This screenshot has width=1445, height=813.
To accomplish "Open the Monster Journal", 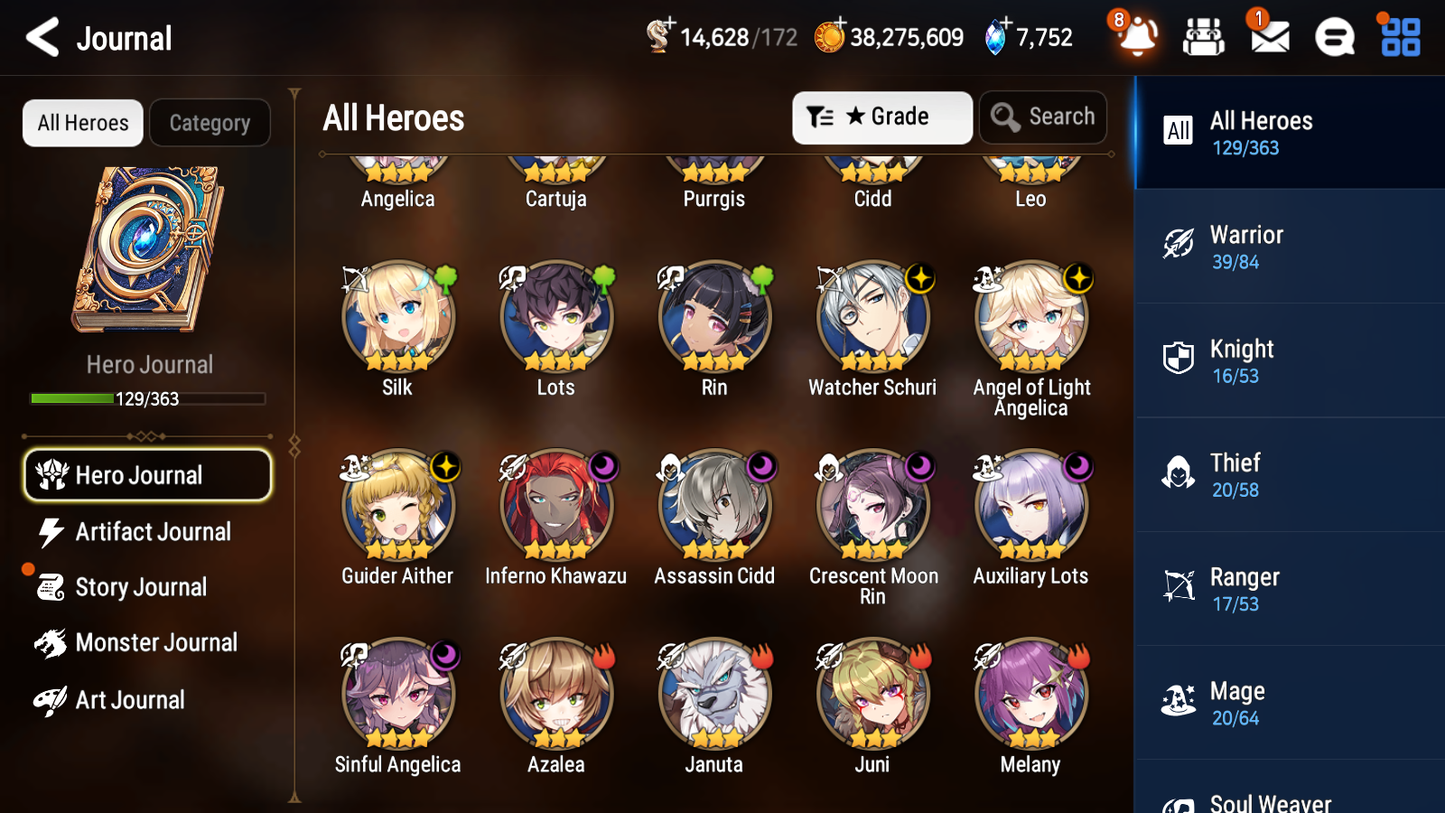I will click(x=157, y=642).
